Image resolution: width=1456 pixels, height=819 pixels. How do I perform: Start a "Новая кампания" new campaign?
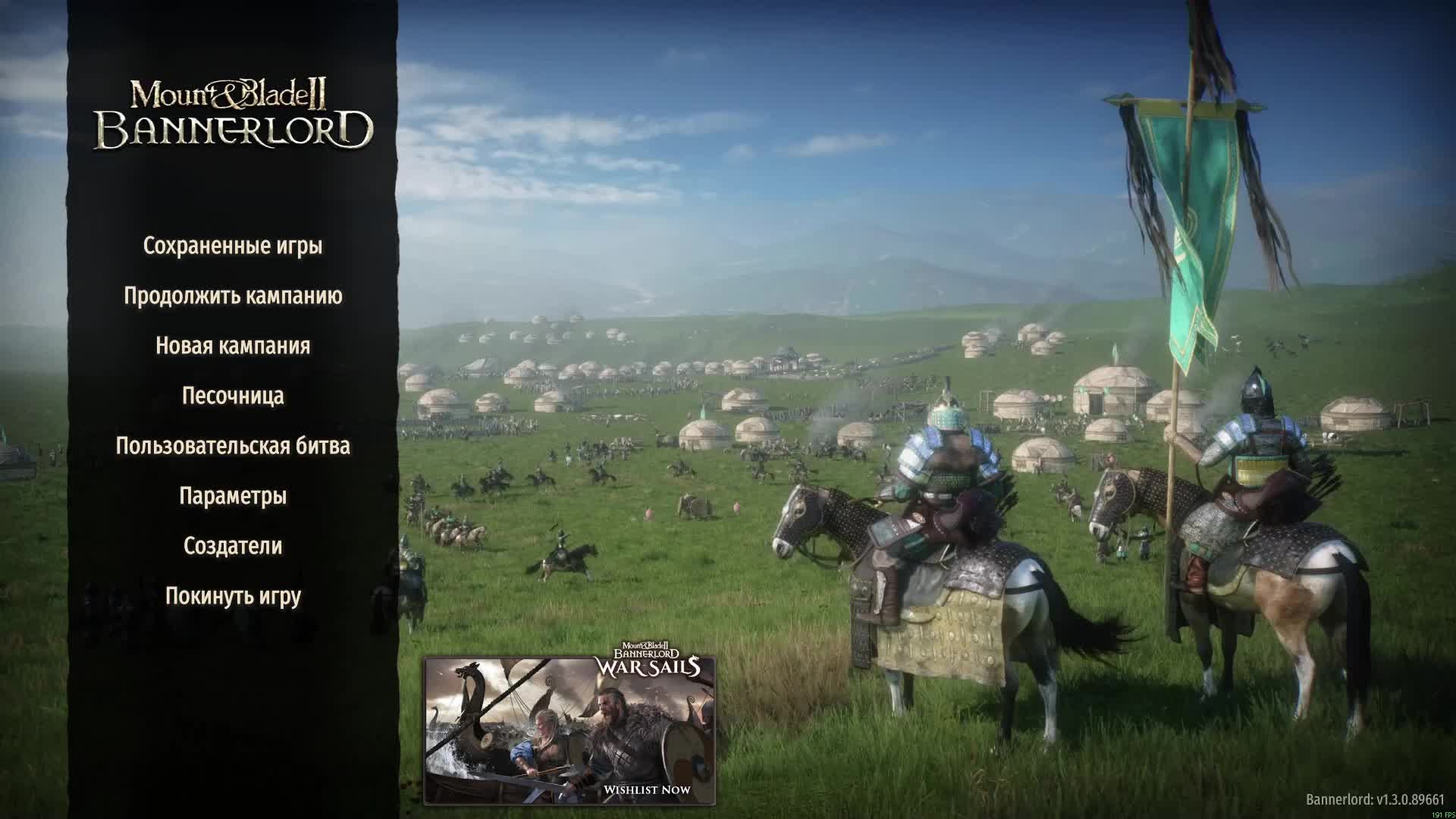pos(232,345)
